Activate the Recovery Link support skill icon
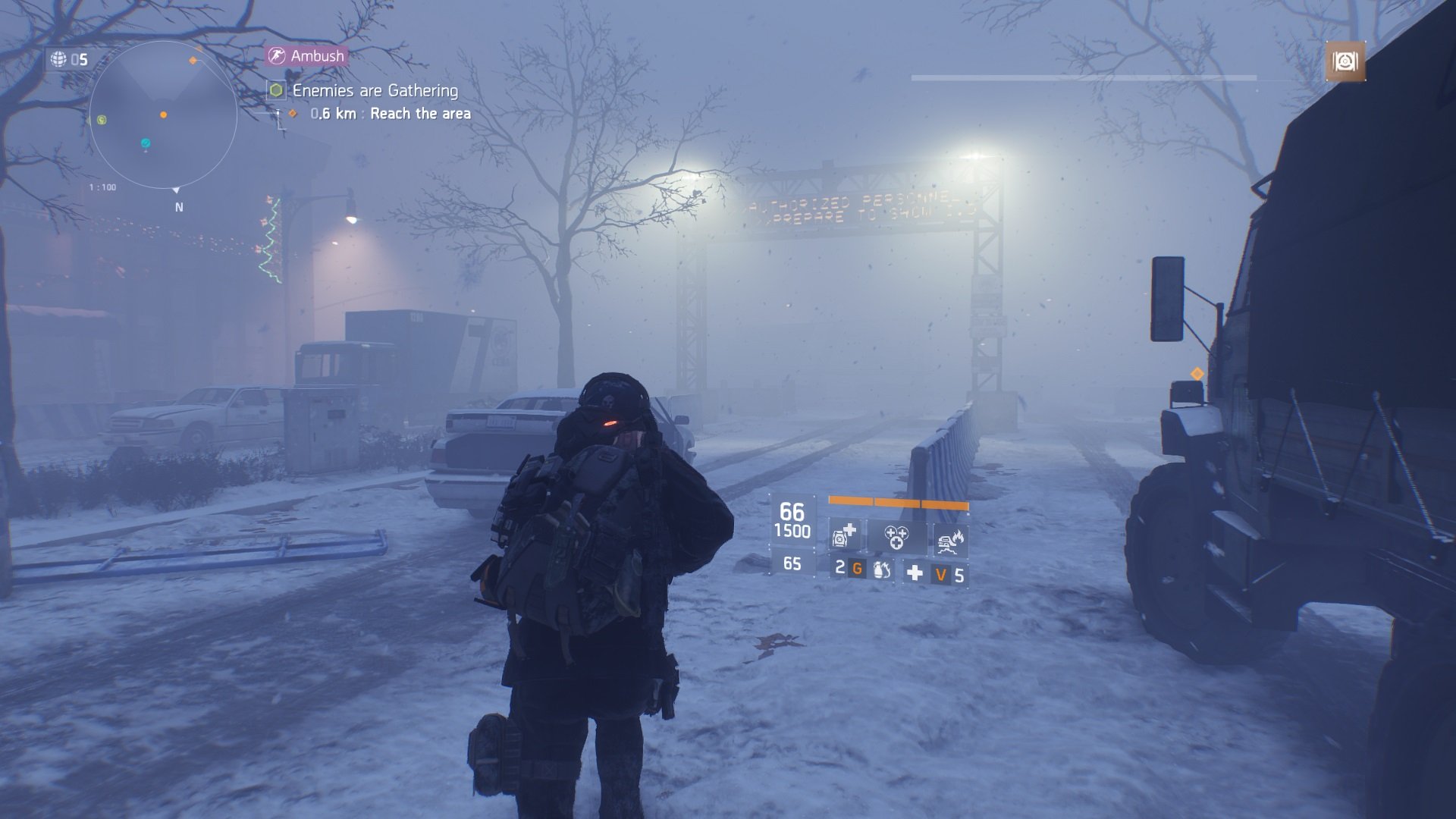 [896, 538]
